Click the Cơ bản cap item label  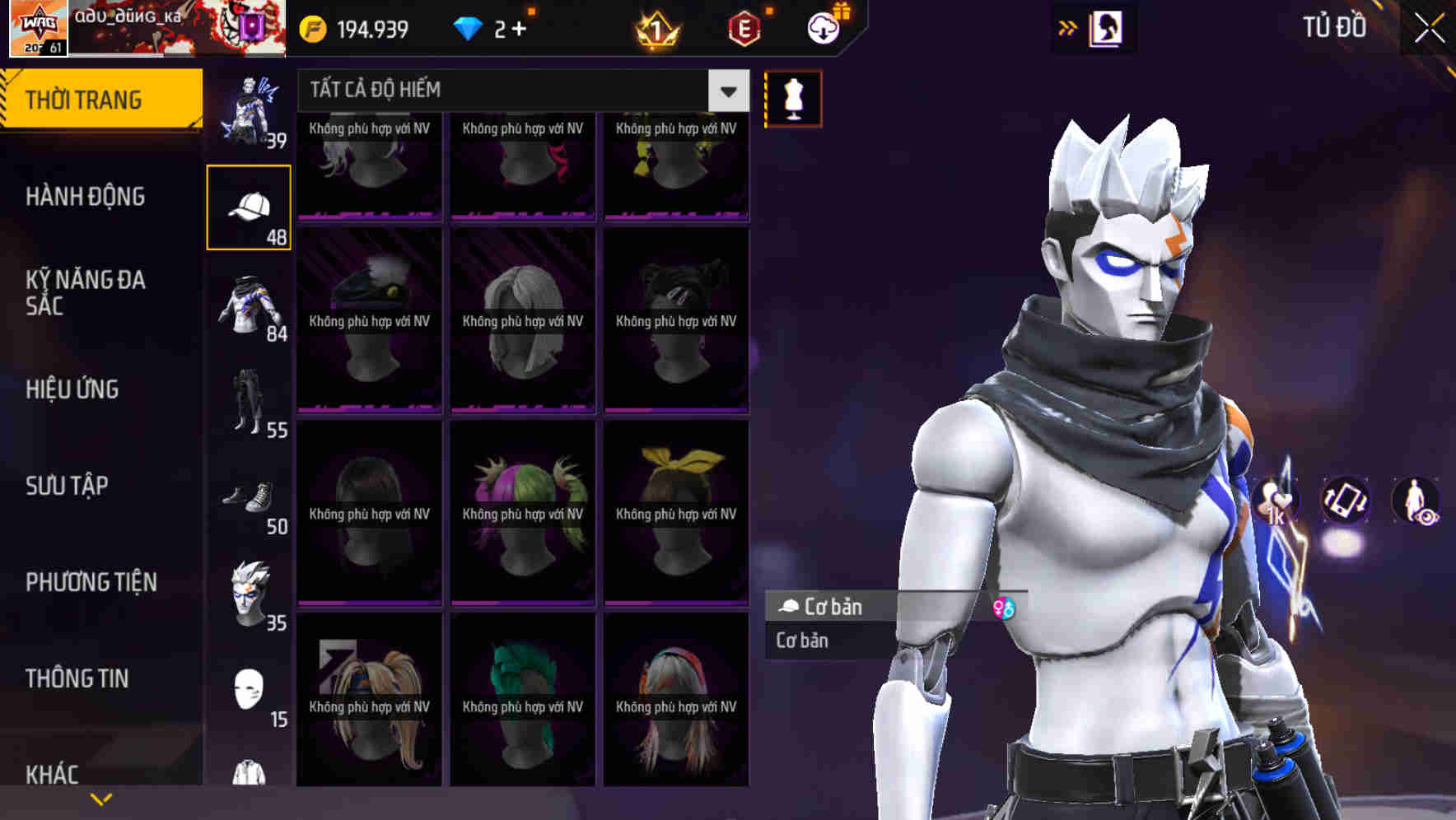pos(833,608)
